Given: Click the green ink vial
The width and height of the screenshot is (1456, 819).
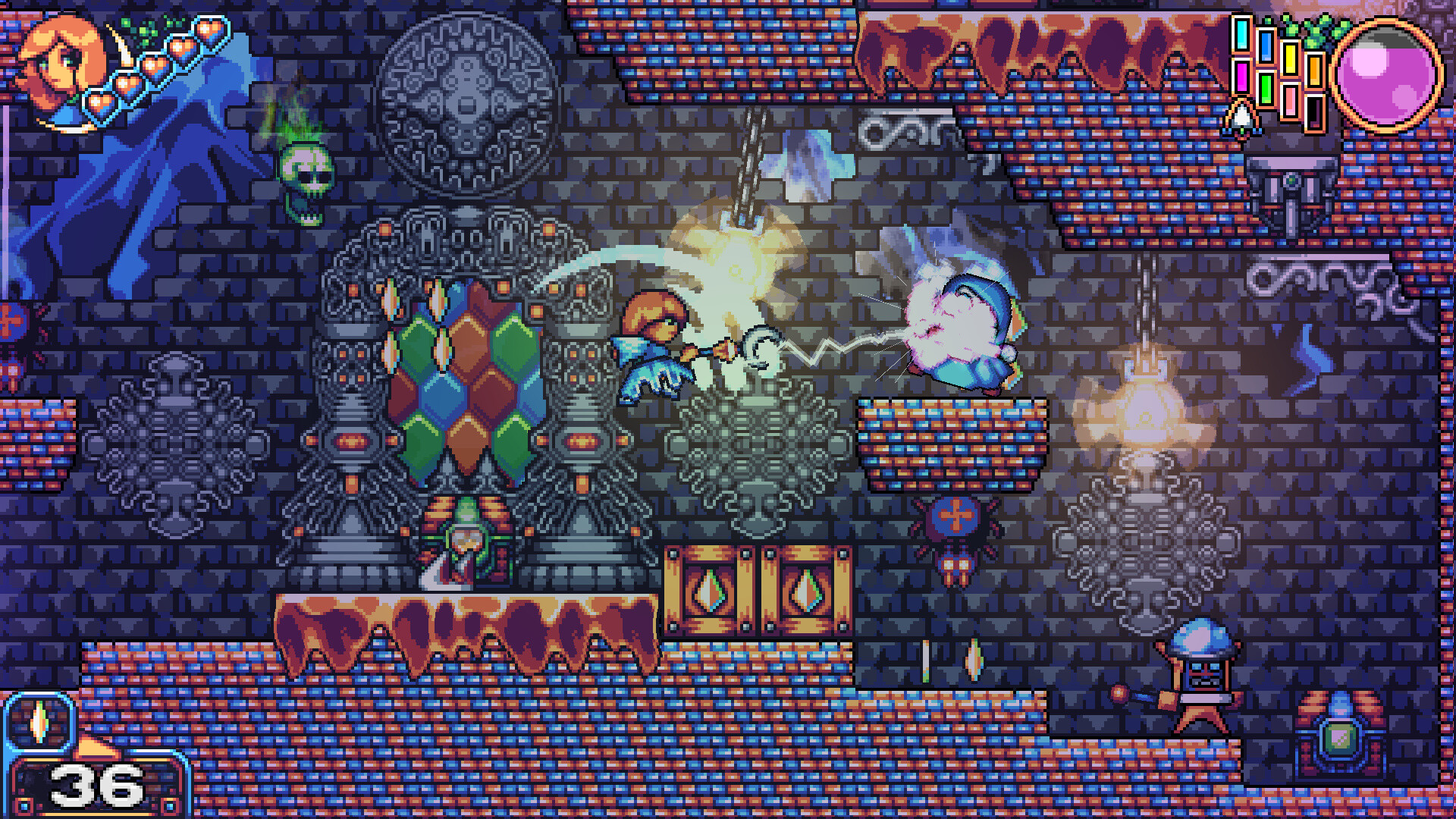Looking at the screenshot, I should tap(1266, 89).
